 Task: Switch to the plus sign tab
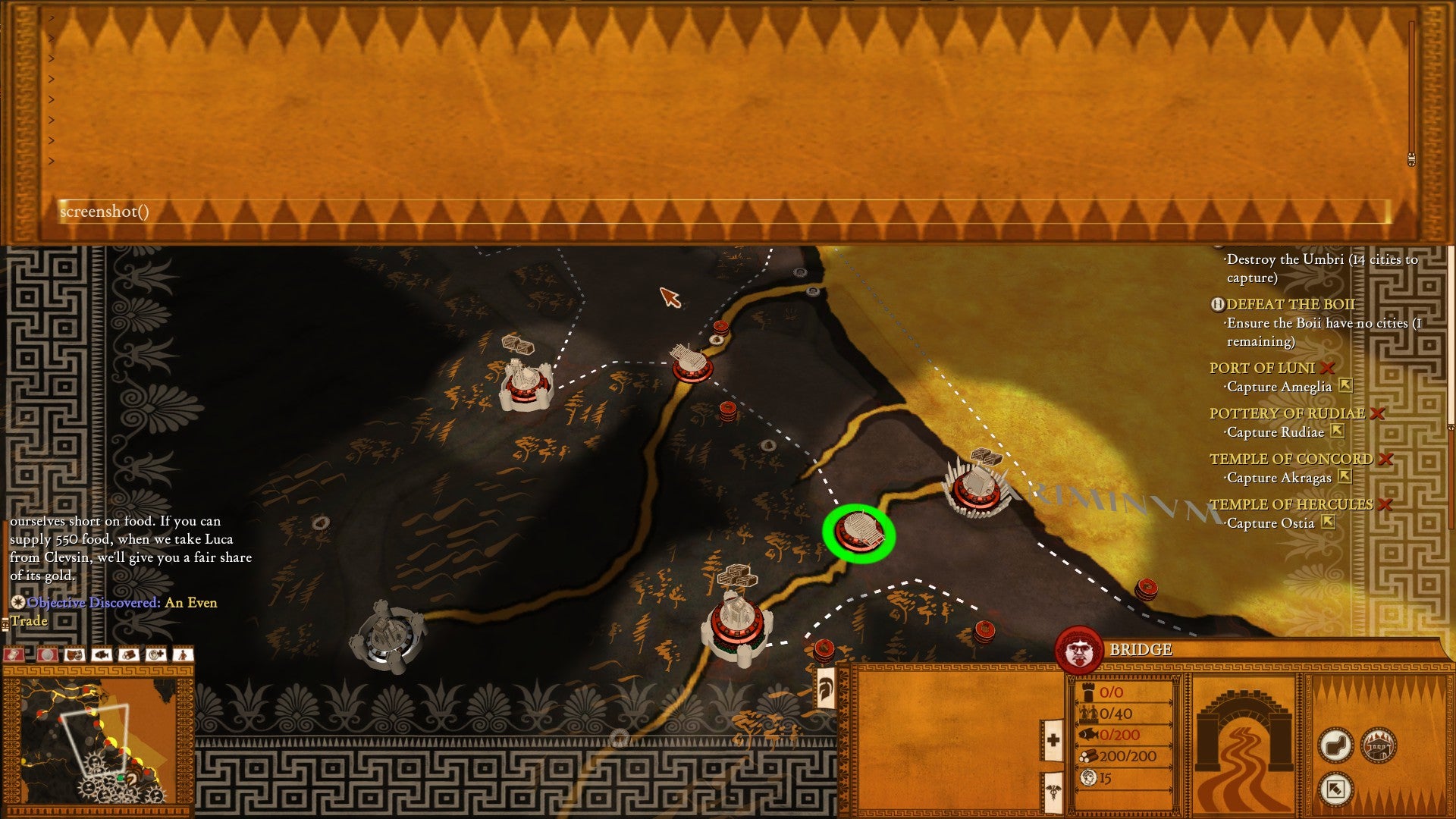[x=1053, y=739]
